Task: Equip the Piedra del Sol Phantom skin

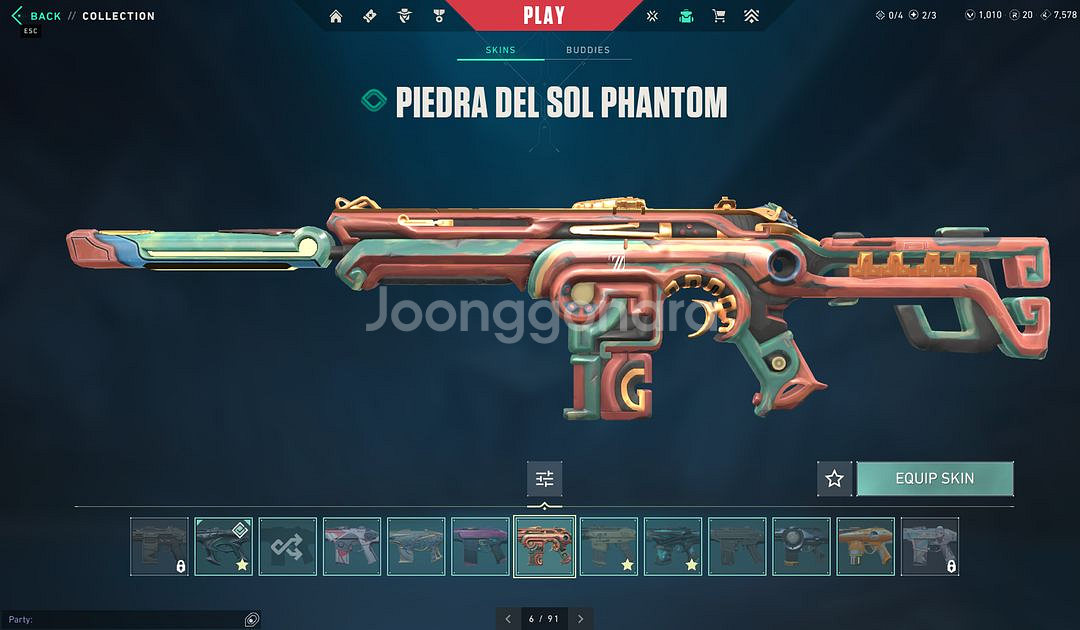Action: (934, 479)
